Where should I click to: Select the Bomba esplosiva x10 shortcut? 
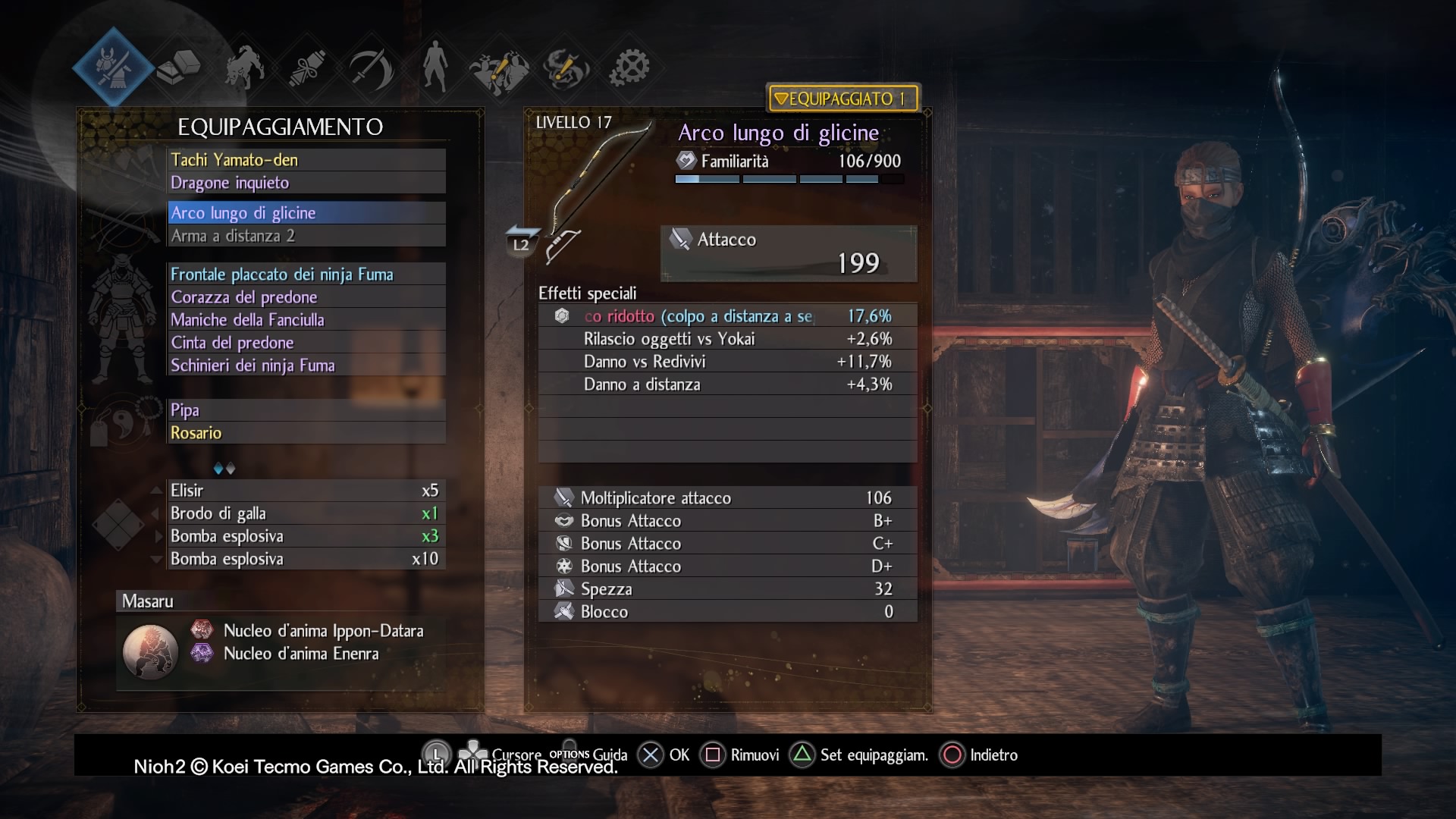click(304, 559)
